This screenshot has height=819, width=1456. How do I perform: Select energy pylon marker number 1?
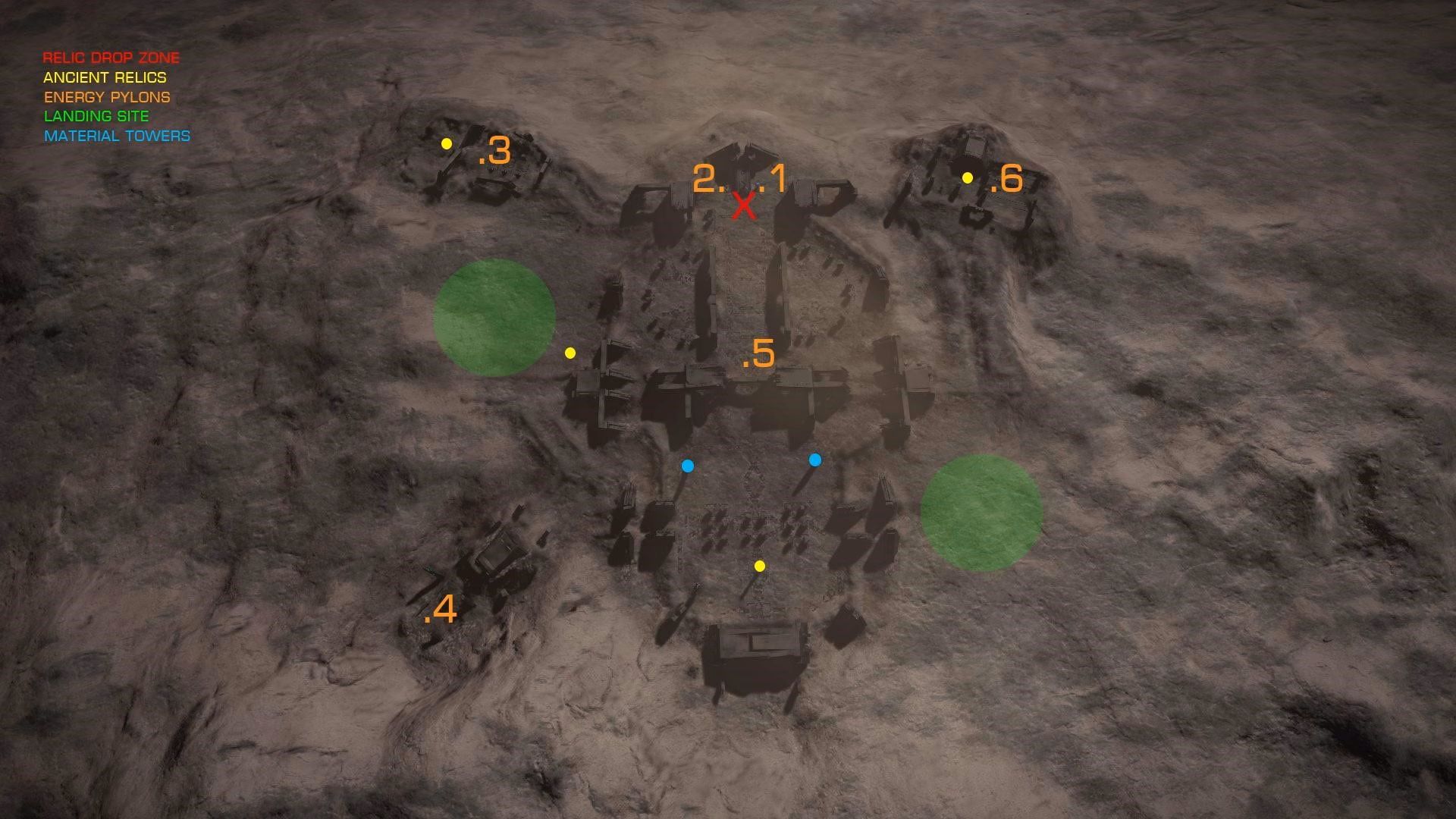tap(774, 179)
